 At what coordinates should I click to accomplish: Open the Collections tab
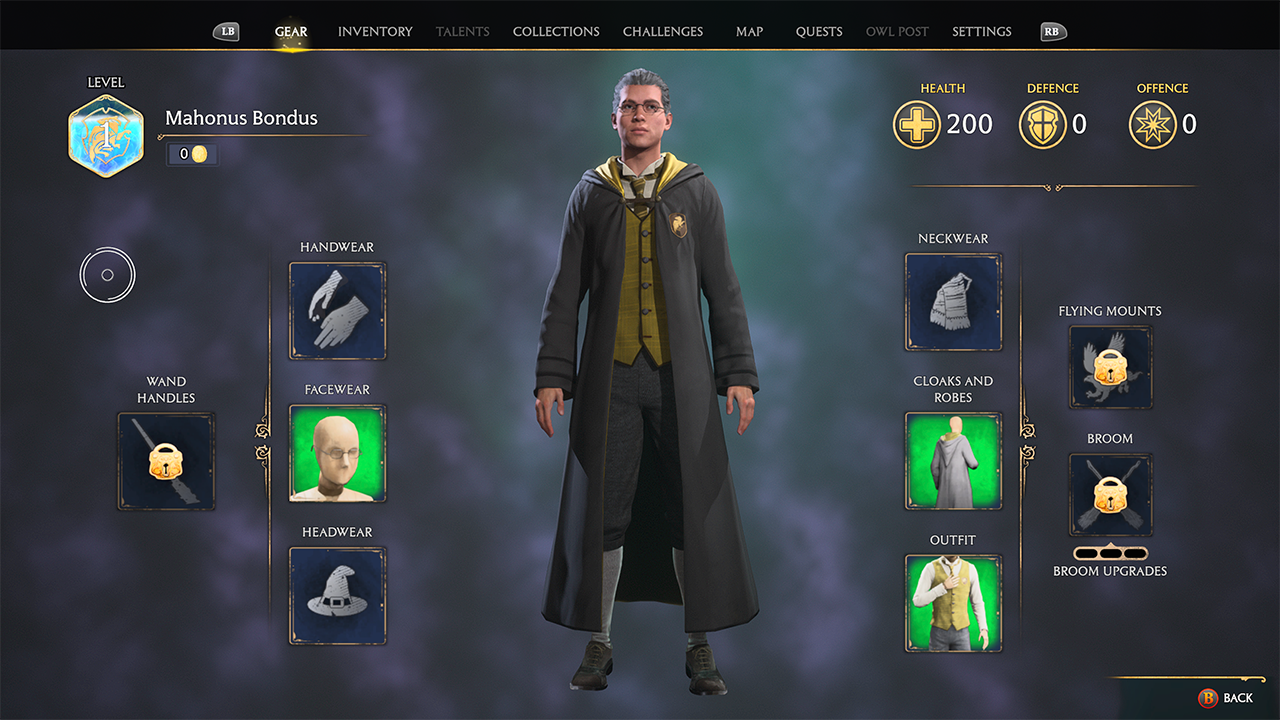(x=556, y=32)
